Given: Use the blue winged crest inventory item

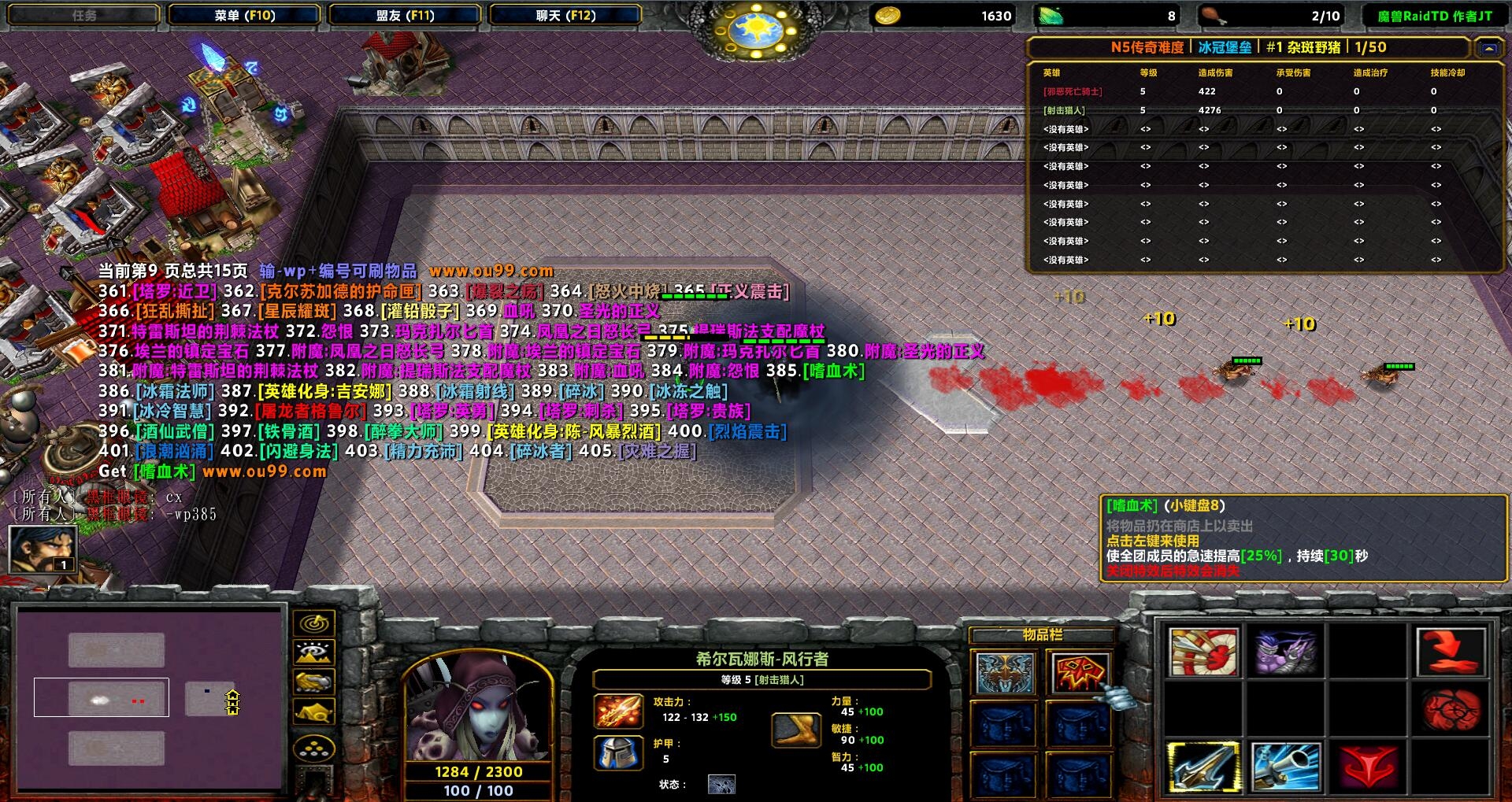Looking at the screenshot, I should pos(1004,674).
